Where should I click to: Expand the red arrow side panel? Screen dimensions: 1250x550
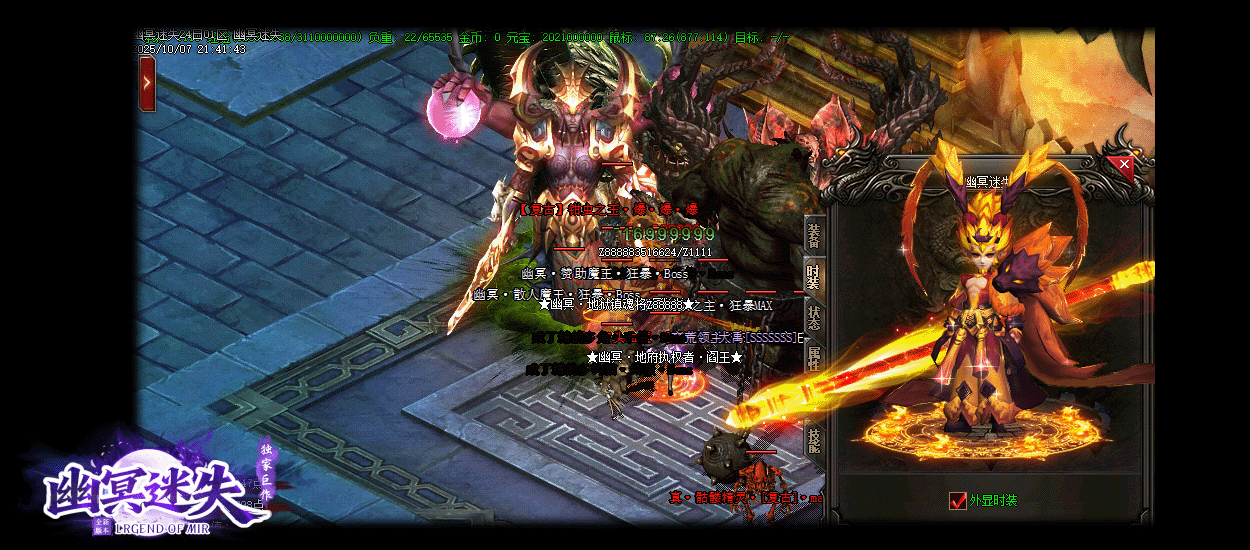147,83
